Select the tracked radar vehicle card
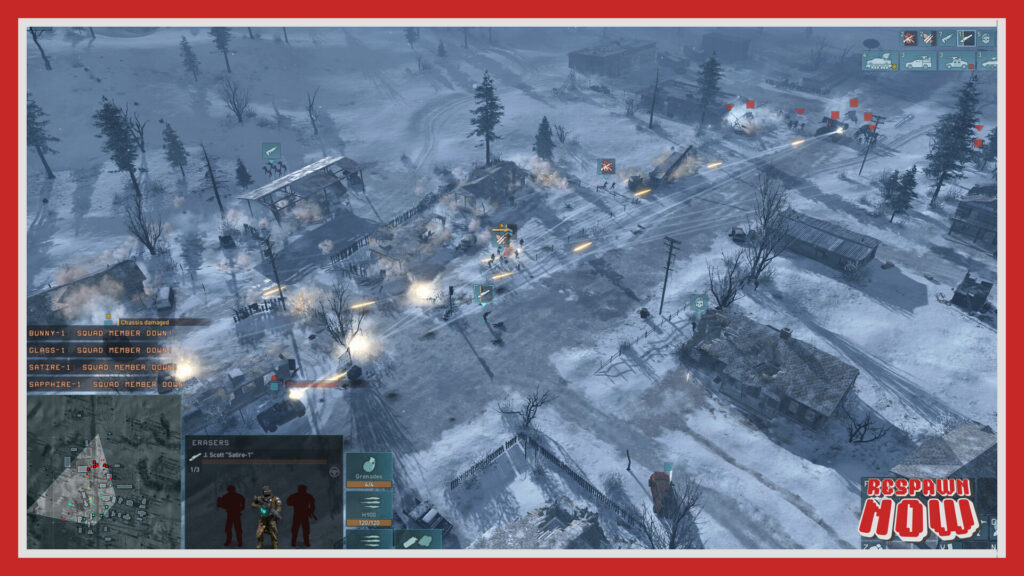The image size is (1024, 576). point(881,62)
